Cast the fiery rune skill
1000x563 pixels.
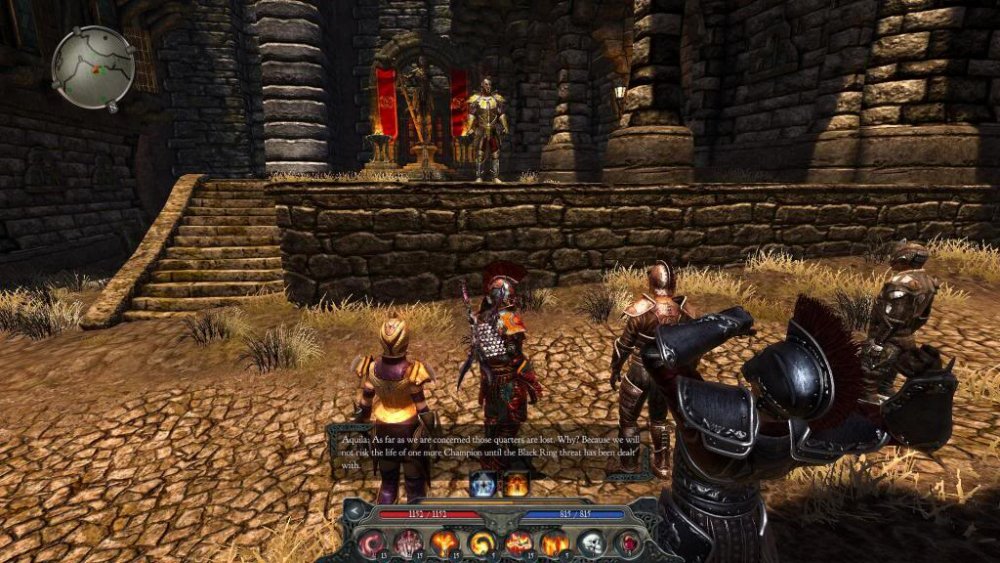(x=446, y=543)
